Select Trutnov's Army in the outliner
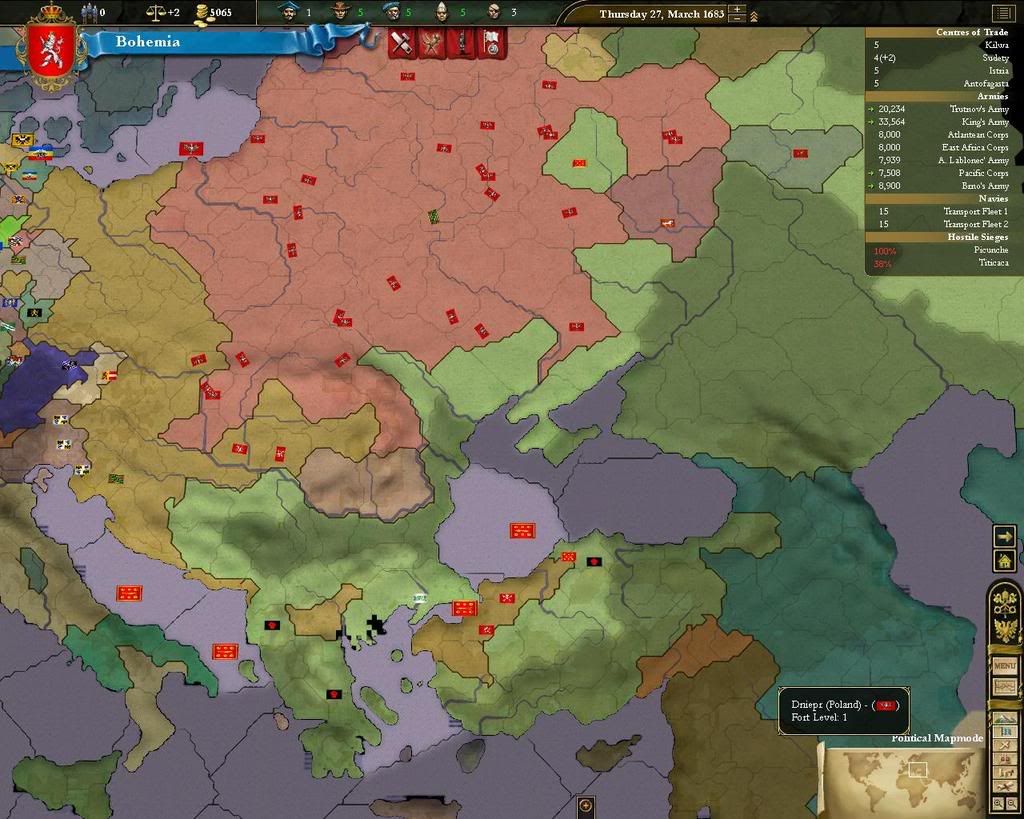The height and width of the screenshot is (819, 1024). point(978,109)
